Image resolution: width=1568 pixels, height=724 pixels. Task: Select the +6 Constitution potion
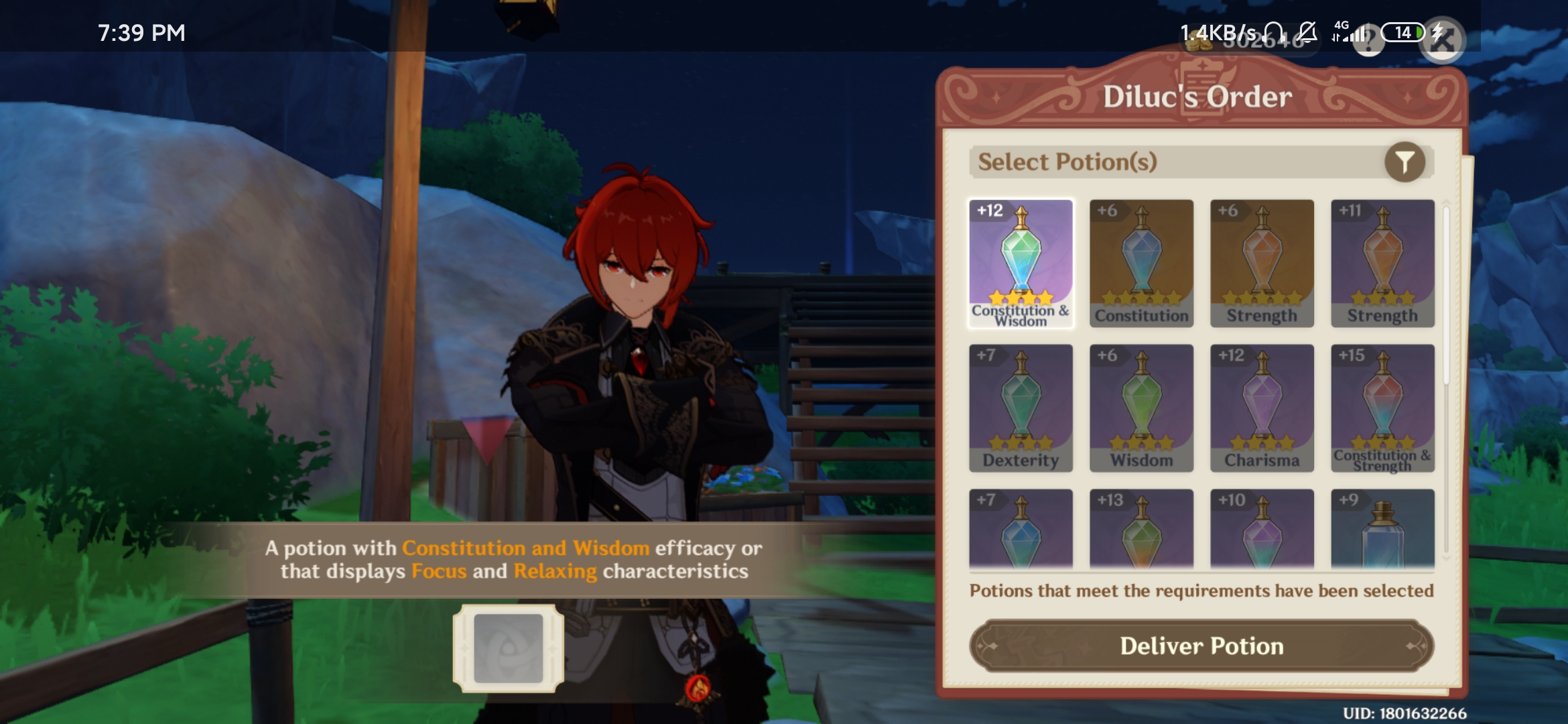(1141, 261)
